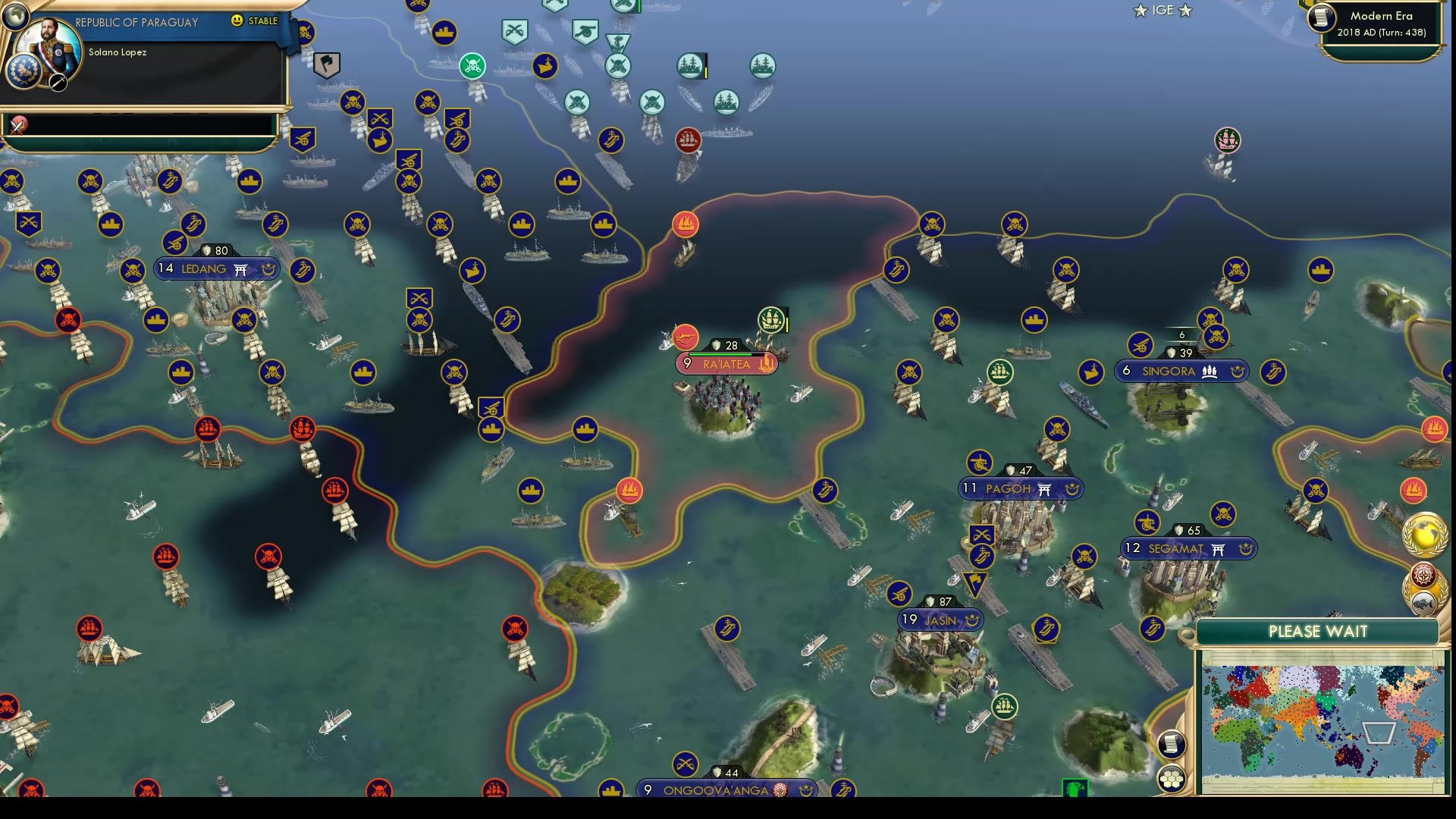
Task: Toggle strategic view with the hex grid icon
Action: point(1172,777)
